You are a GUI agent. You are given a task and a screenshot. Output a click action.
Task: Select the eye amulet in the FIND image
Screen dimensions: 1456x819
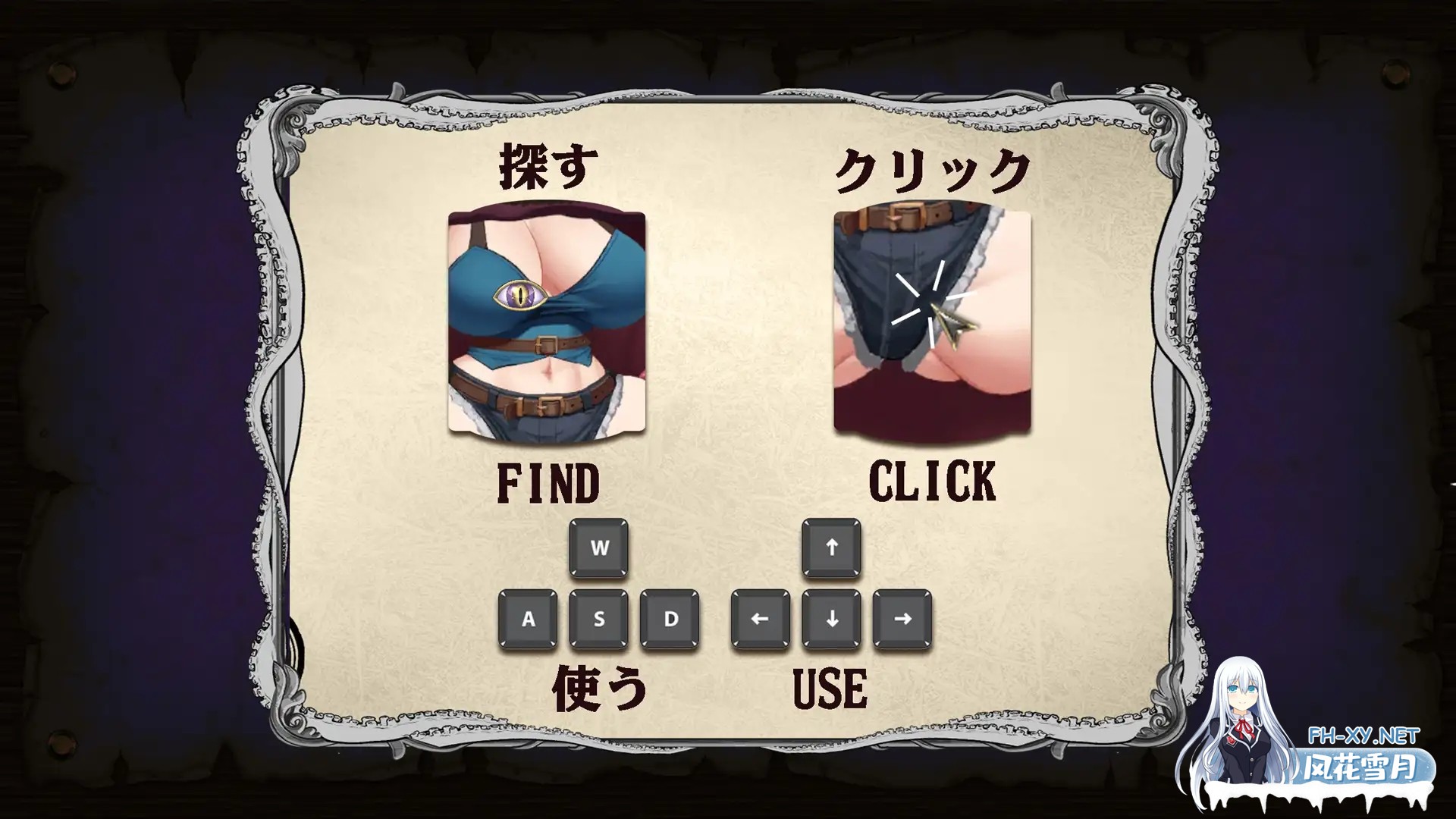(519, 294)
